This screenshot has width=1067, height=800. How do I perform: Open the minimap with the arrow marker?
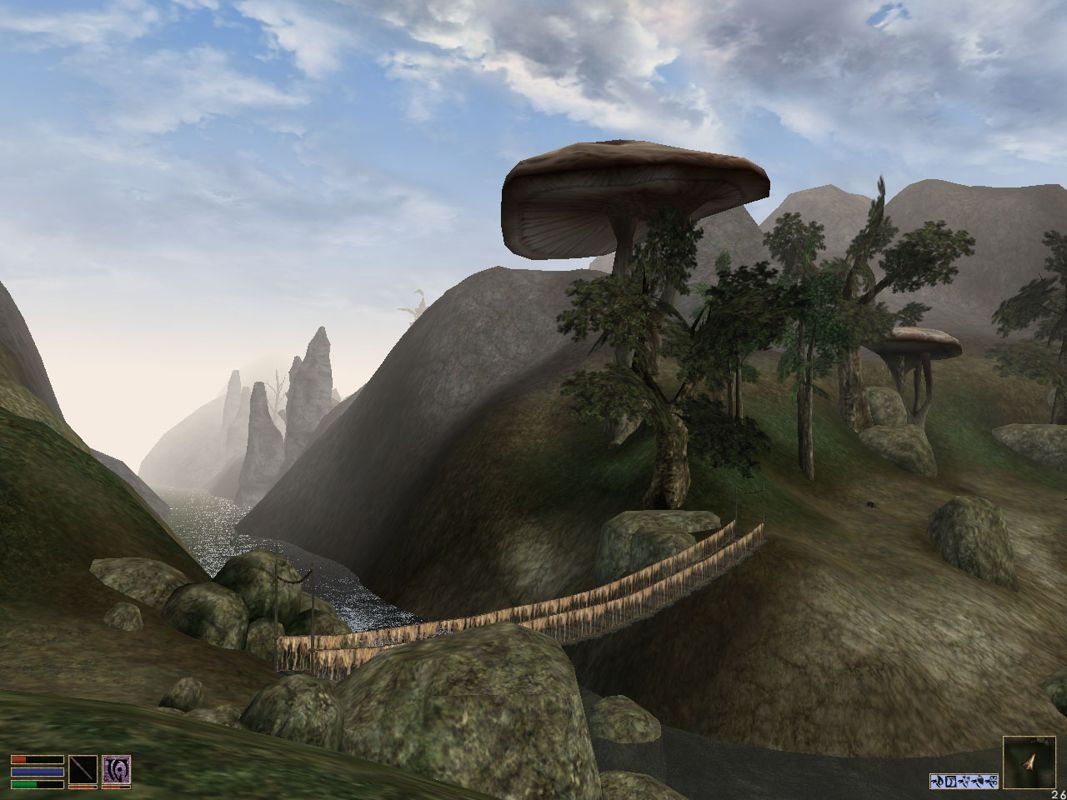[x=1029, y=763]
